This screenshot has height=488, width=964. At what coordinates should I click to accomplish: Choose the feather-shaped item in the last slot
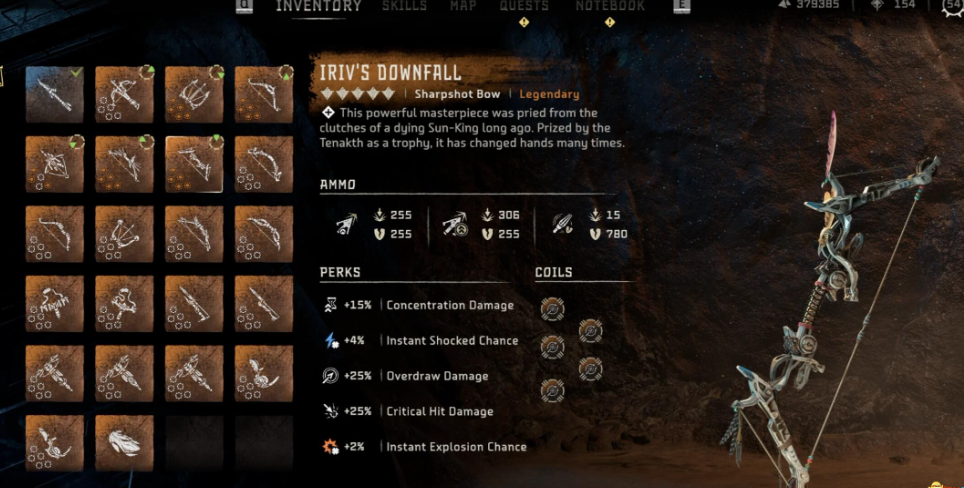[124, 442]
